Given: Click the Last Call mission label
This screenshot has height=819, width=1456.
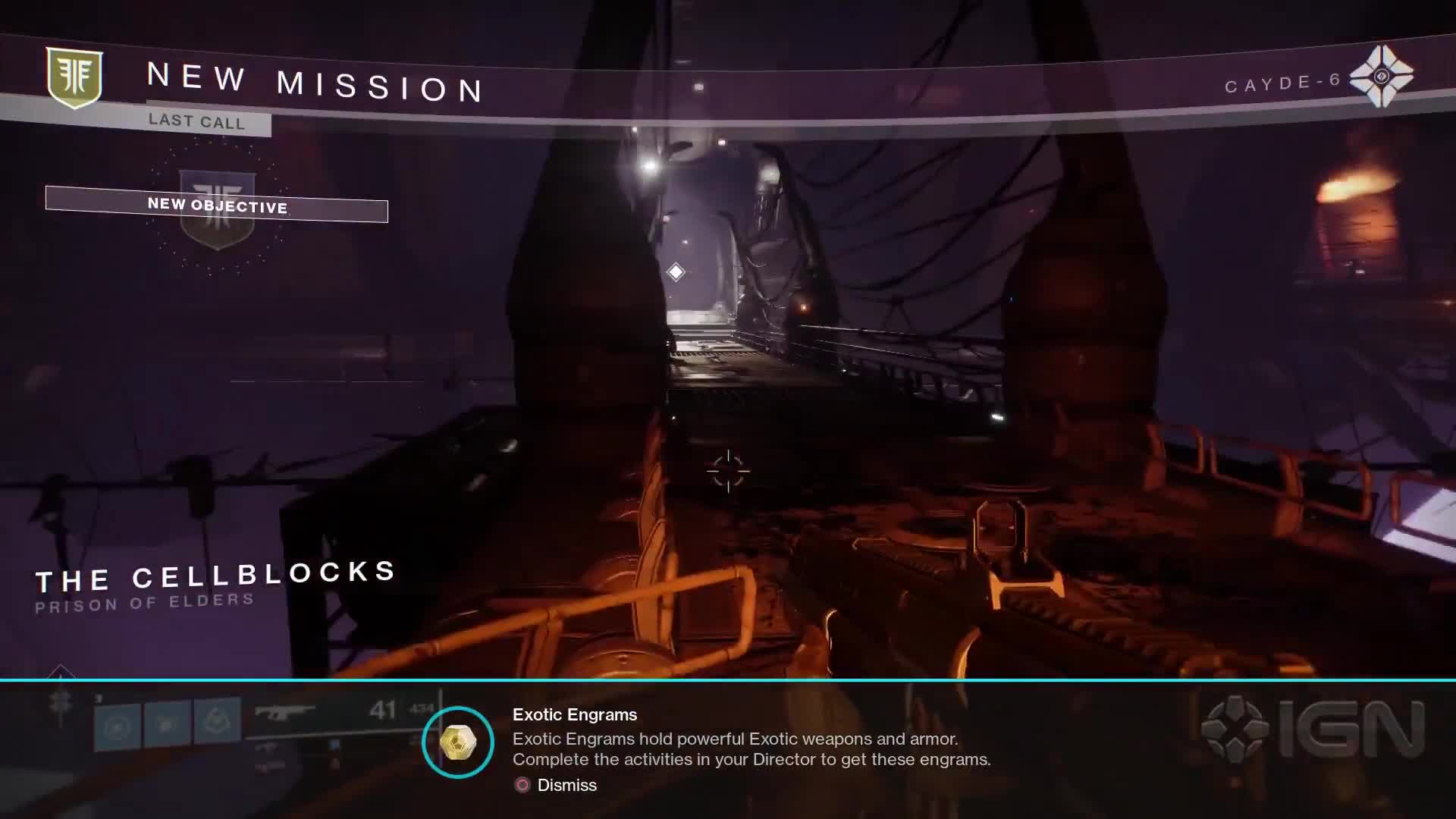Looking at the screenshot, I should tap(197, 121).
